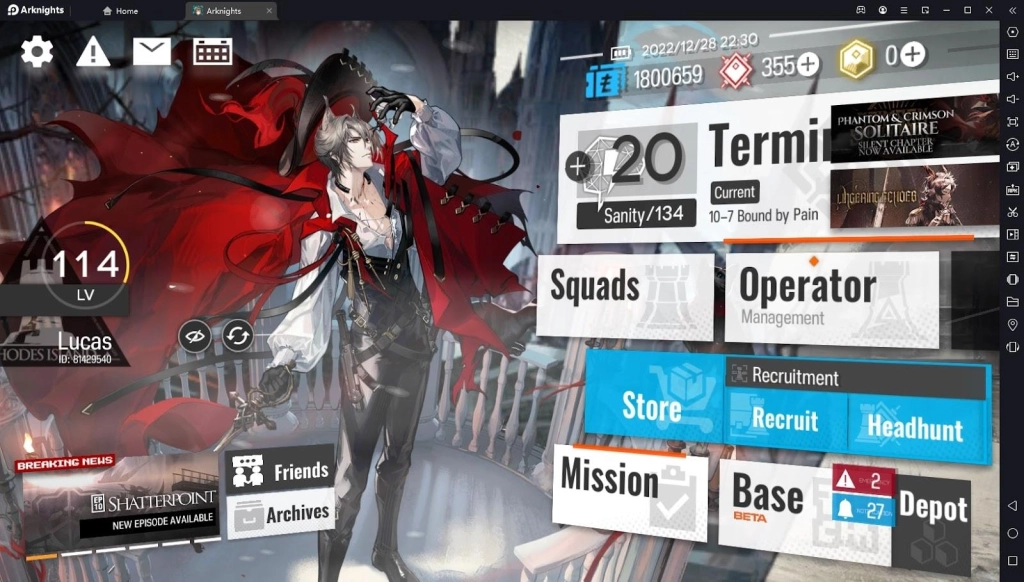Visit the Store
The height and width of the screenshot is (582, 1024).
tap(652, 407)
